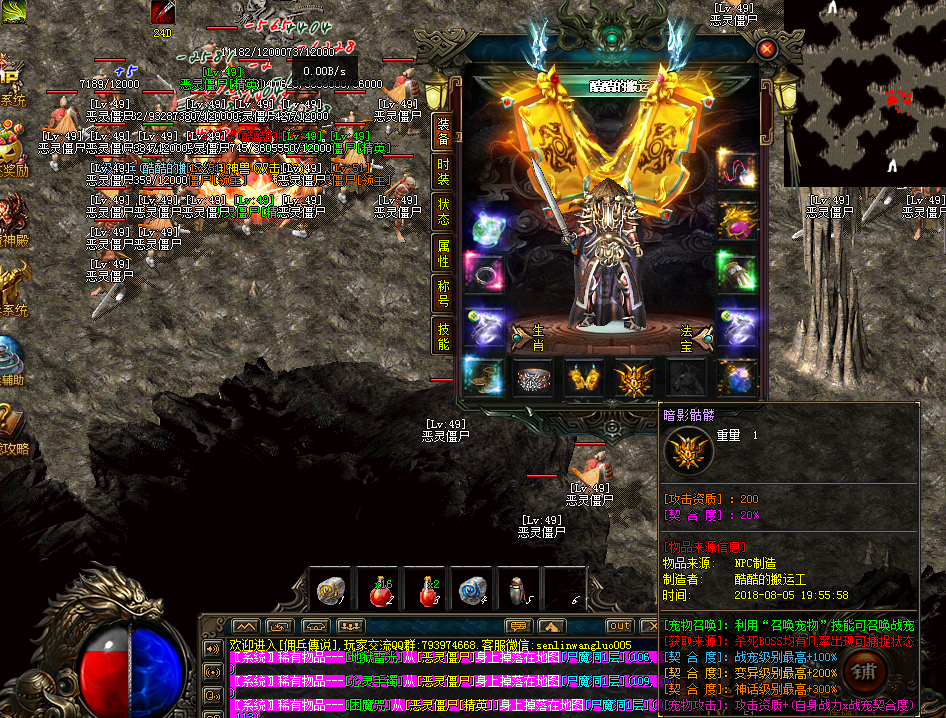Close the character equipment panel
This screenshot has height=718, width=946.
pos(767,48)
